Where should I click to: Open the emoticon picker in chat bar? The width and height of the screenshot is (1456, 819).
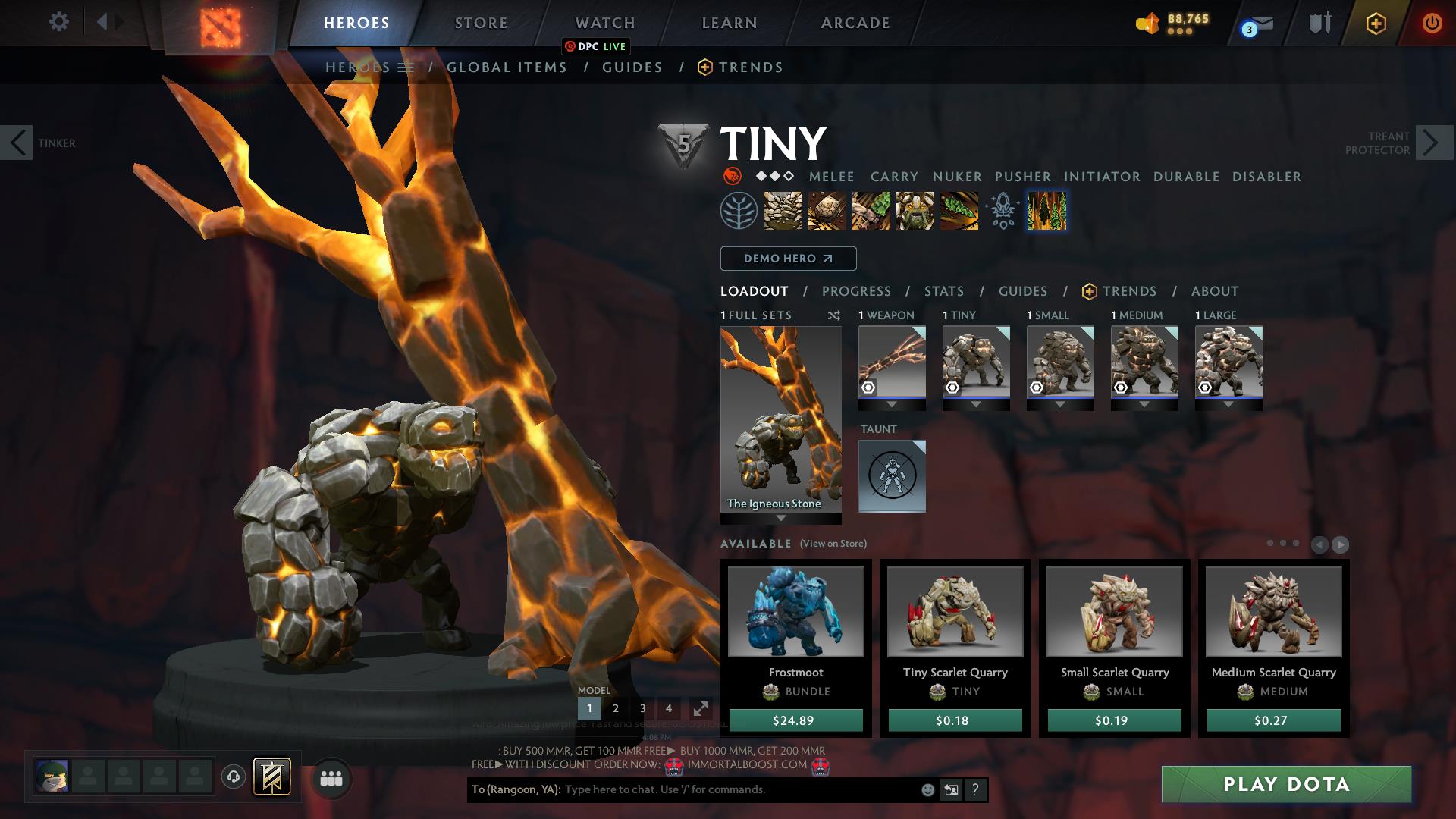pos(927,789)
